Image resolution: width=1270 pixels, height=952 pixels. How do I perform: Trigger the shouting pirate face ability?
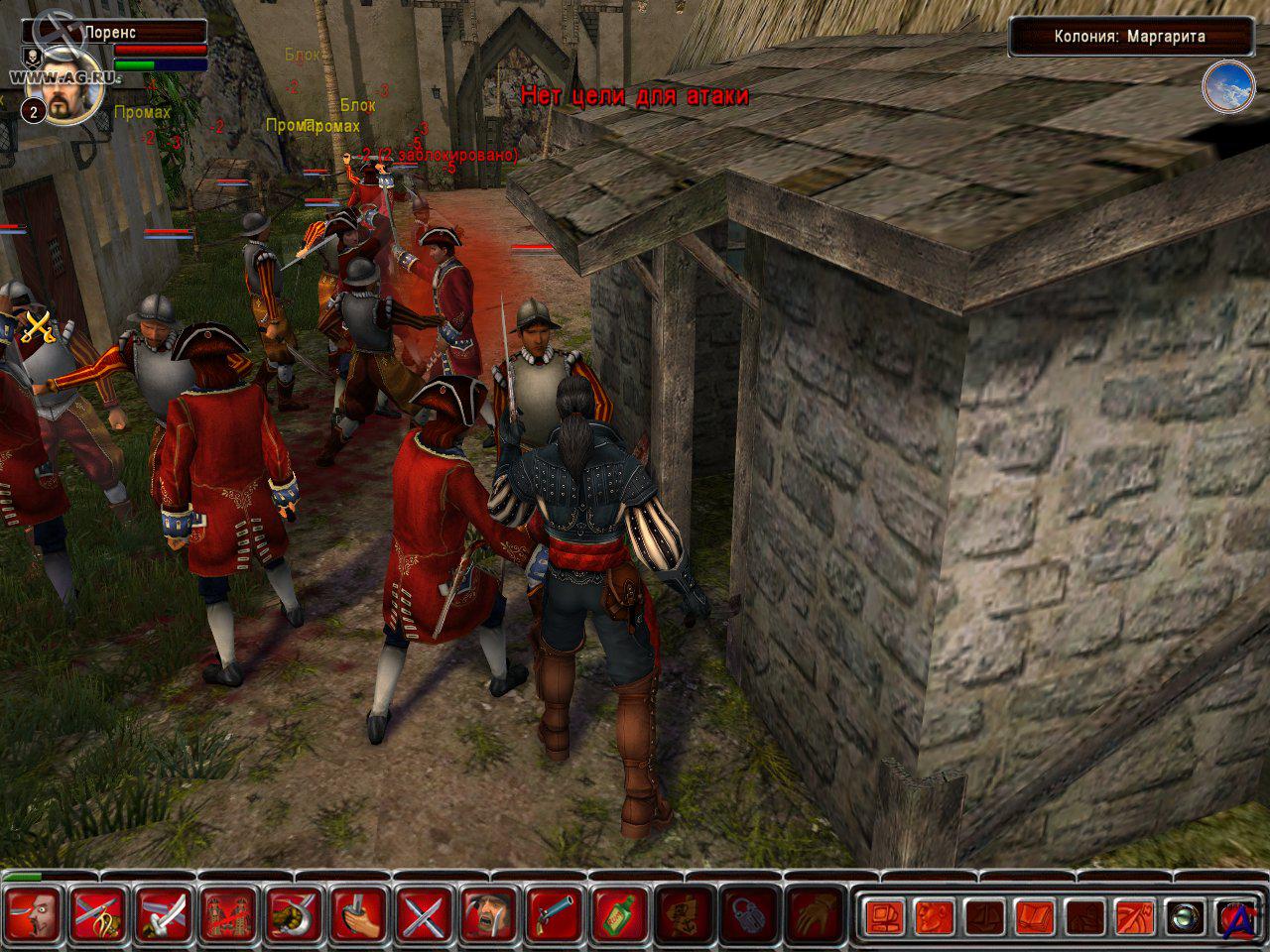[490, 913]
